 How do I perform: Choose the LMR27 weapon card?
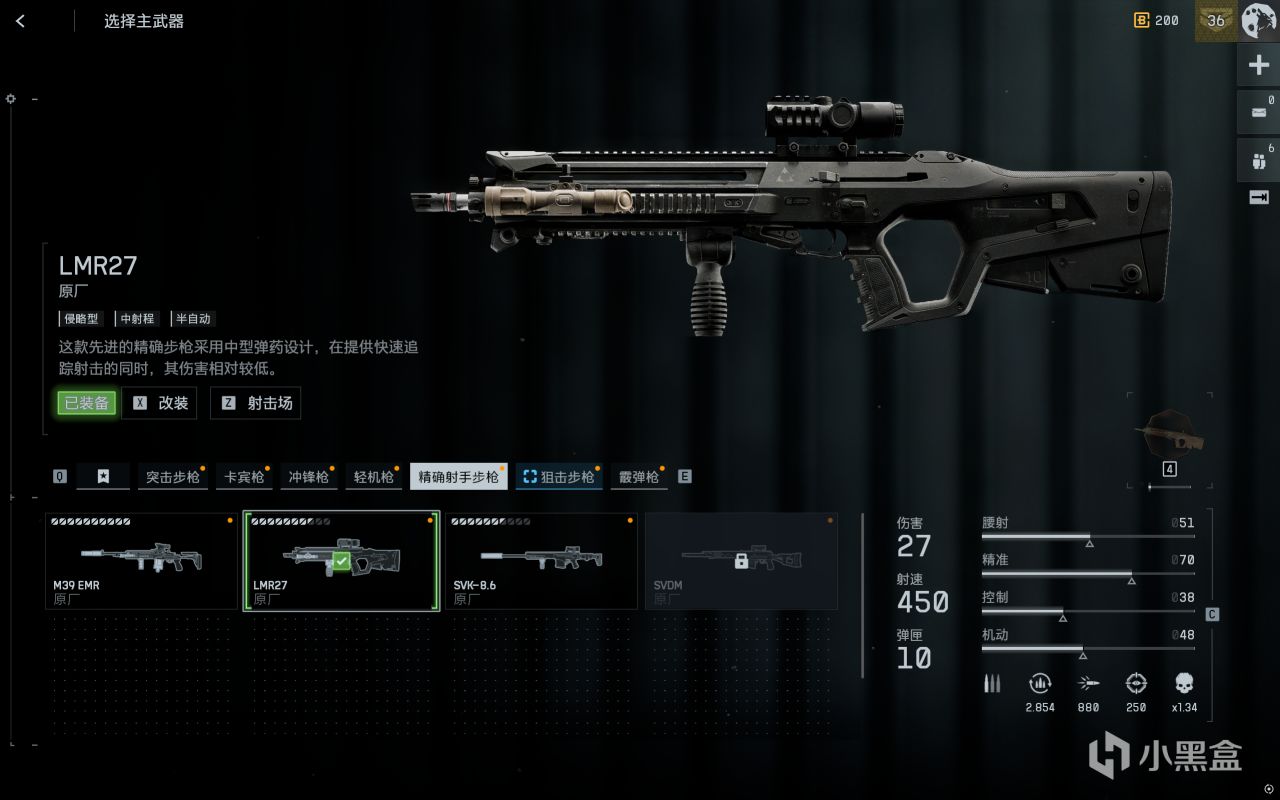tap(341, 561)
